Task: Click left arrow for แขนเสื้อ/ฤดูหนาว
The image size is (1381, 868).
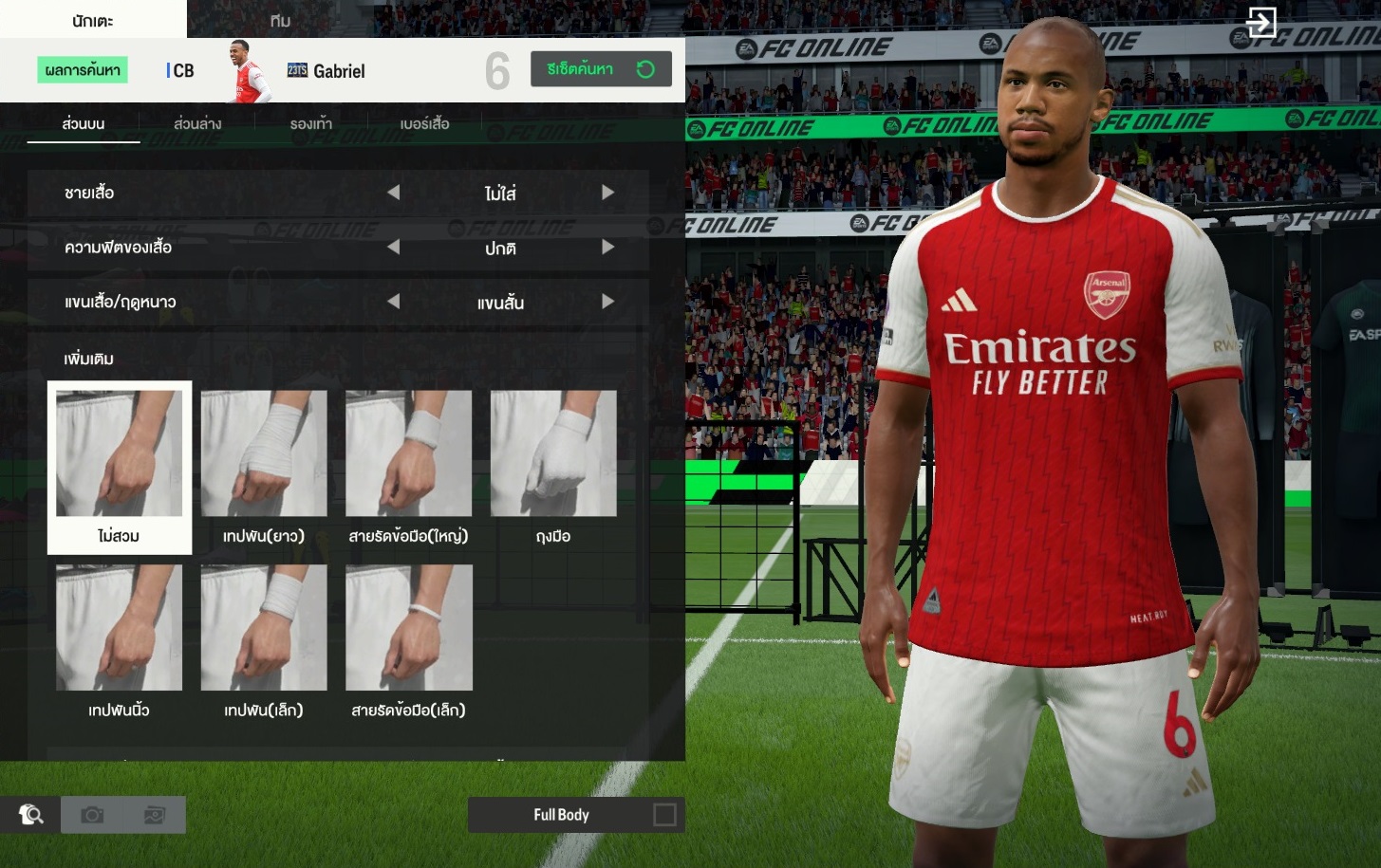Action: 393,302
